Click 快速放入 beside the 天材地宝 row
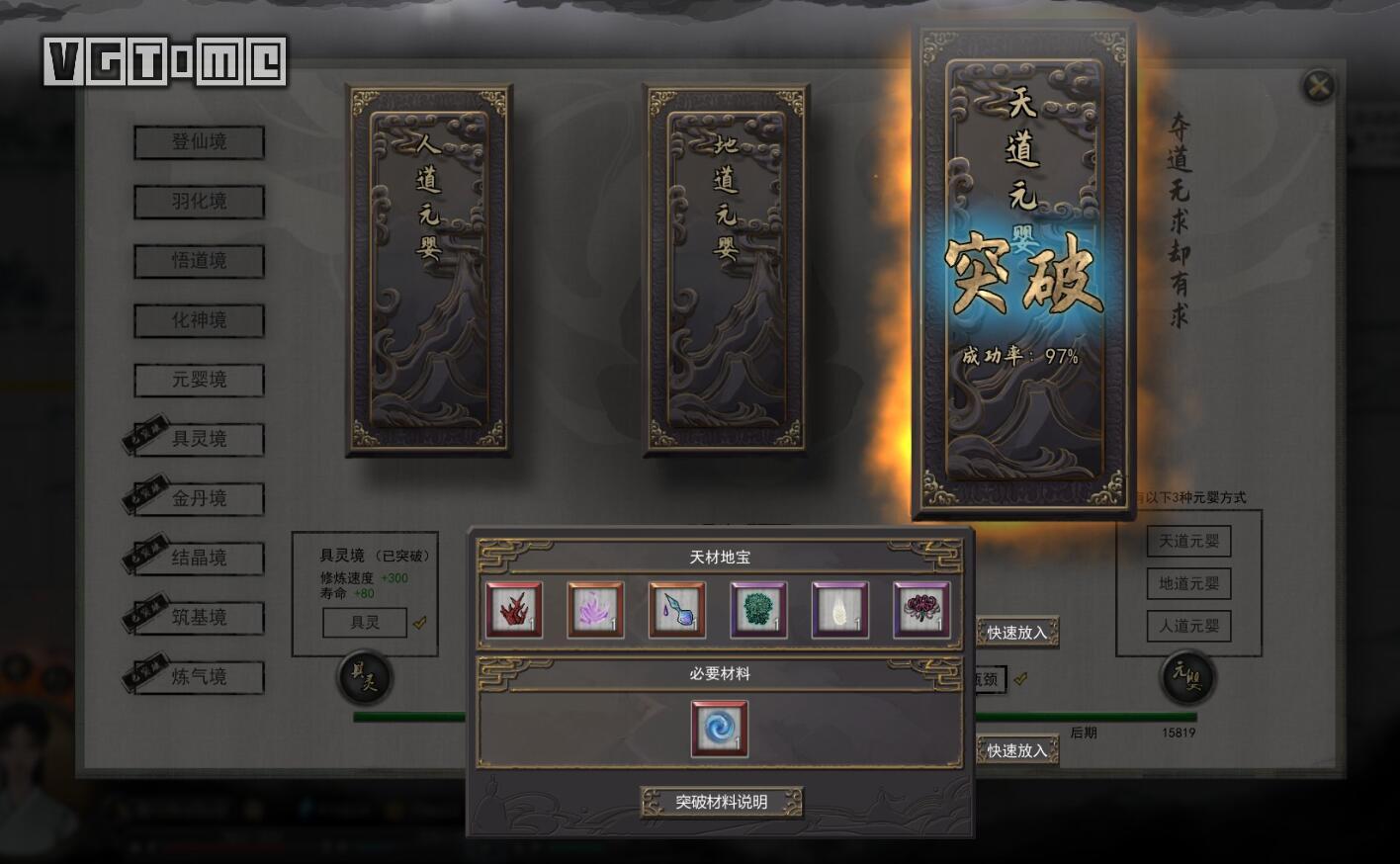The image size is (1400, 864). 1016,633
